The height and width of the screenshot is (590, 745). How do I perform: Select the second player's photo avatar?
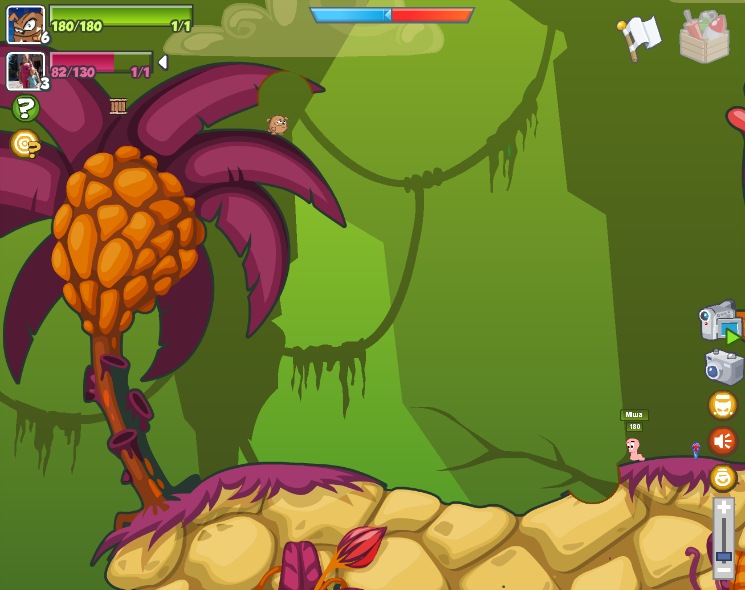tap(25, 70)
